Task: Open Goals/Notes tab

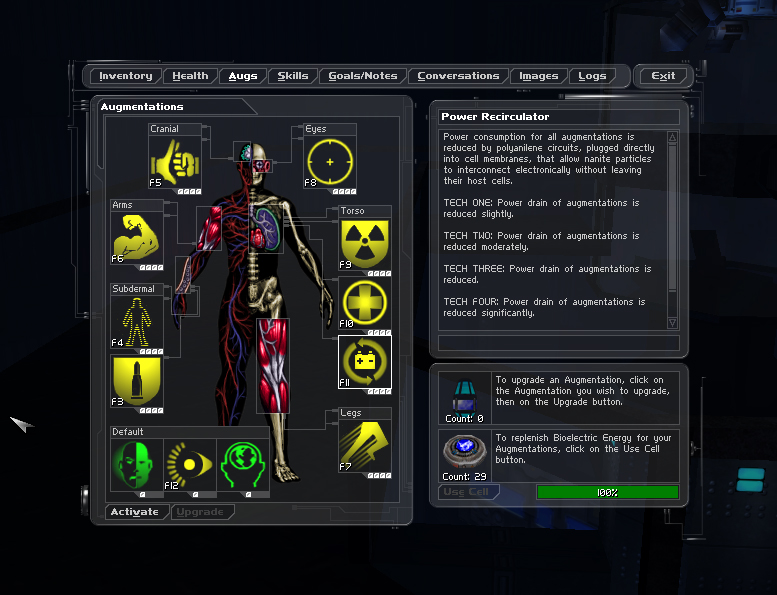Action: coord(363,76)
